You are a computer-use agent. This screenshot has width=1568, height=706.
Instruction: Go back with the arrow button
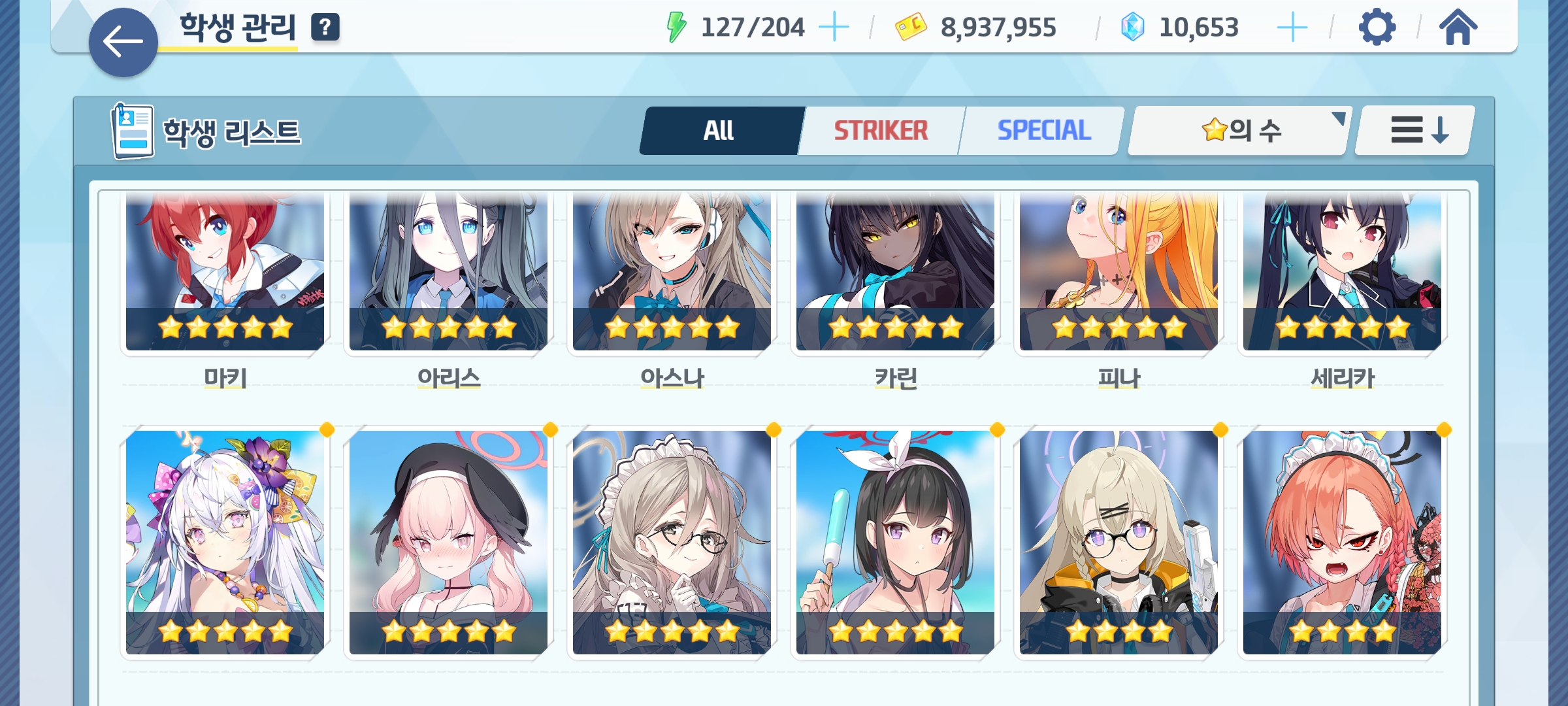(x=123, y=42)
